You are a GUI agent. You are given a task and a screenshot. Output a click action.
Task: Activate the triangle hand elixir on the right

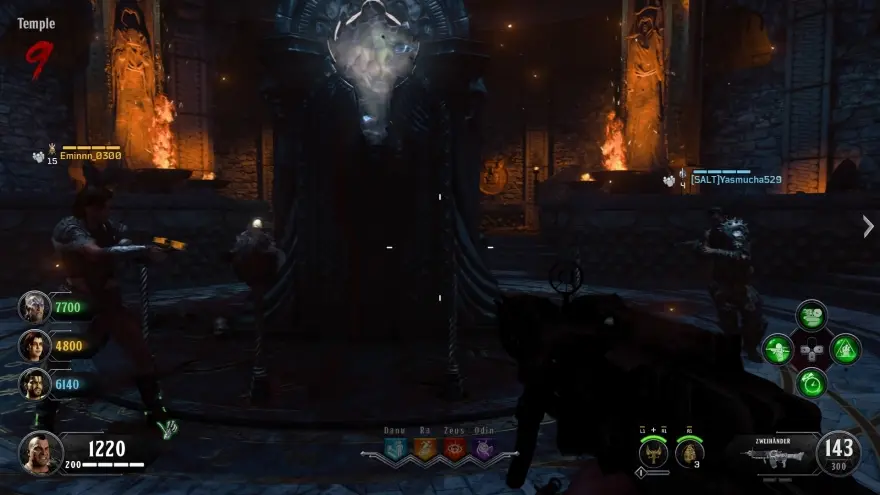pos(845,349)
